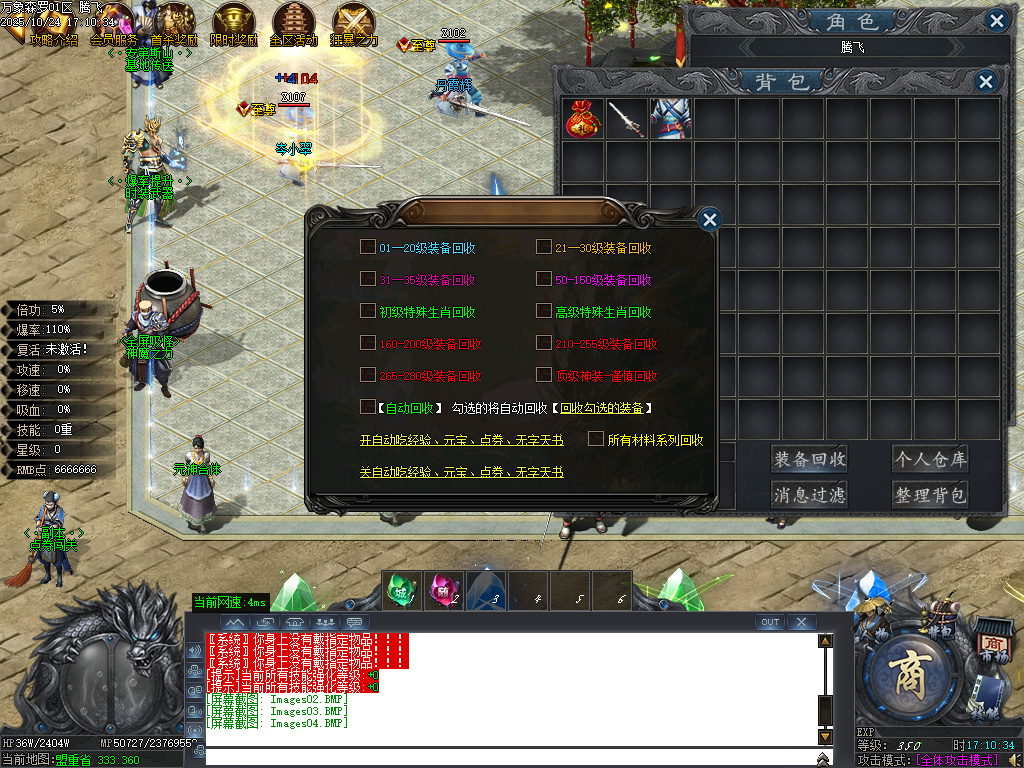Enable the 21-30级装备回收 option
This screenshot has width=1024, height=768.
[x=544, y=248]
